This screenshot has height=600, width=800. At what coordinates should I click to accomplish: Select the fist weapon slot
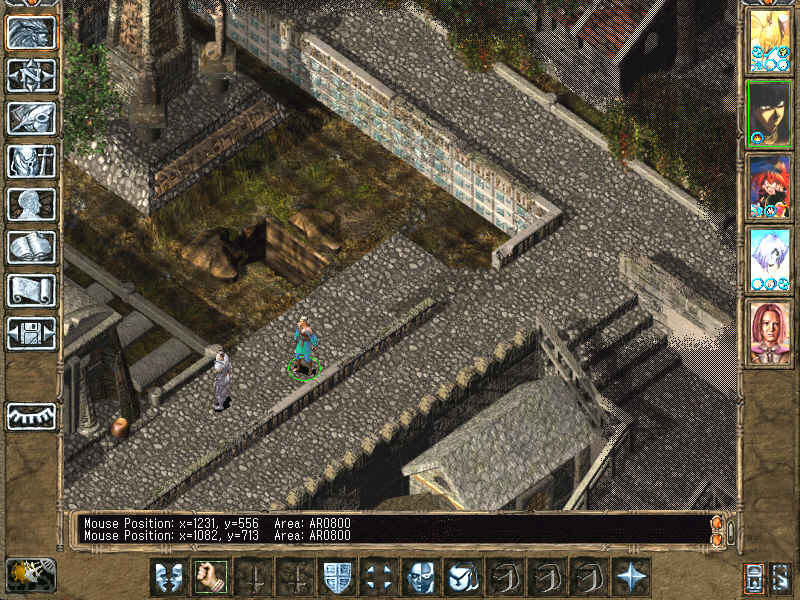tap(210, 576)
